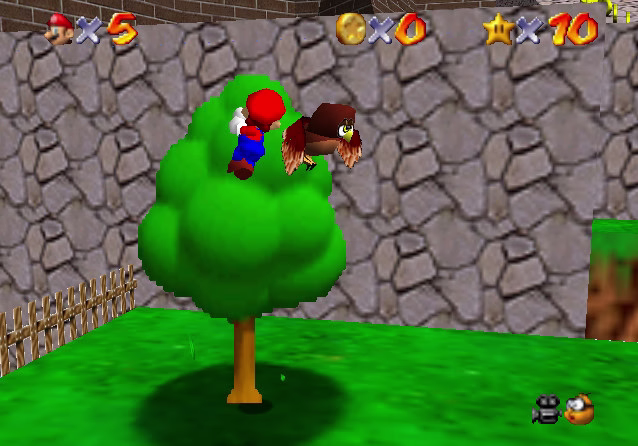Click the Mario head lives icon
This screenshot has width=638, height=446.
60,28
